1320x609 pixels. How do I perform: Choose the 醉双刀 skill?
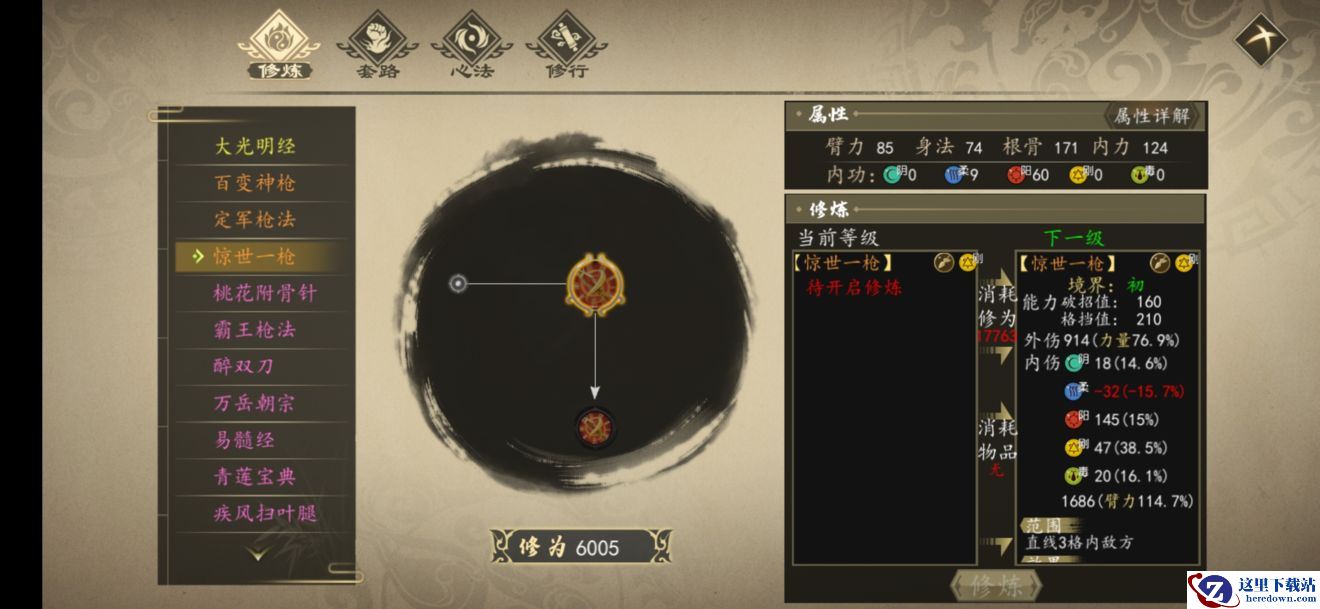(x=244, y=366)
